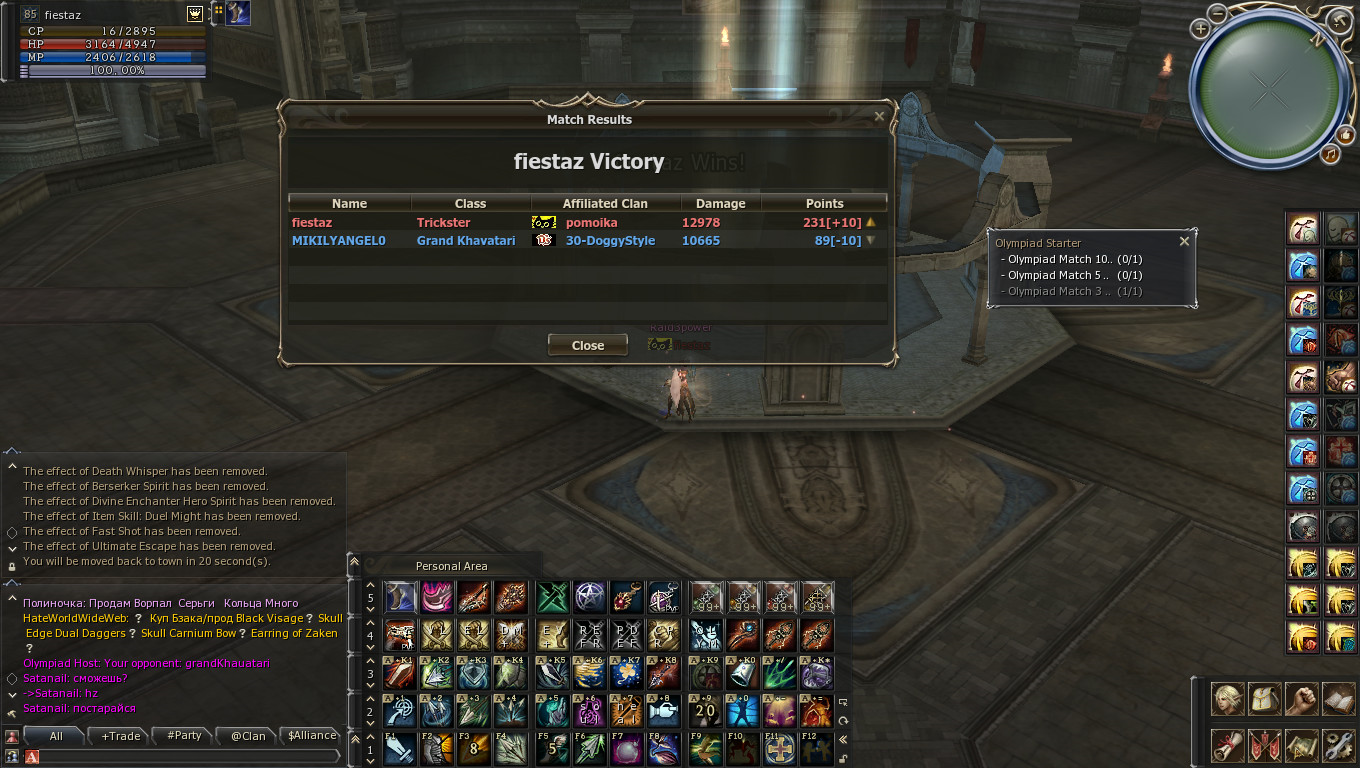Open the clan banners icon
Image resolution: width=1360 pixels, height=768 pixels.
pos(1265,745)
